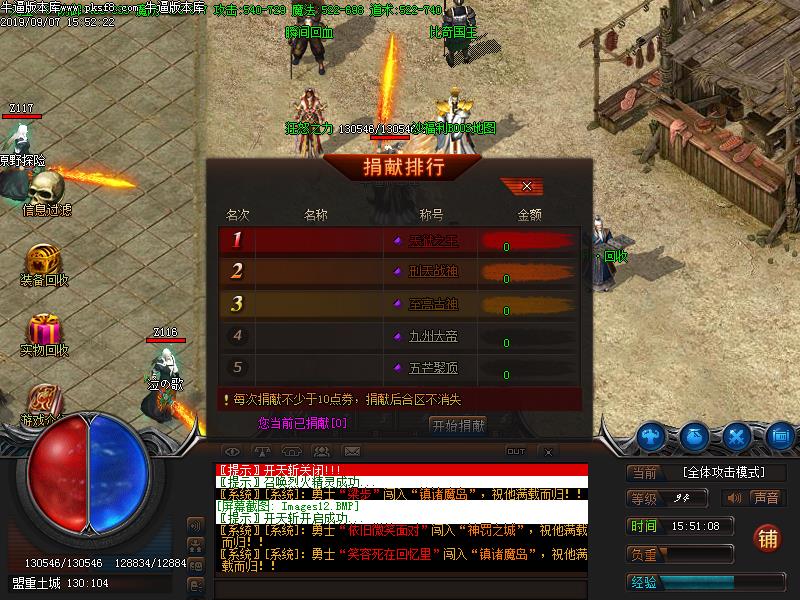The image size is (800, 600).
Task: Open the round red 铺 shop button
Action: (x=767, y=537)
